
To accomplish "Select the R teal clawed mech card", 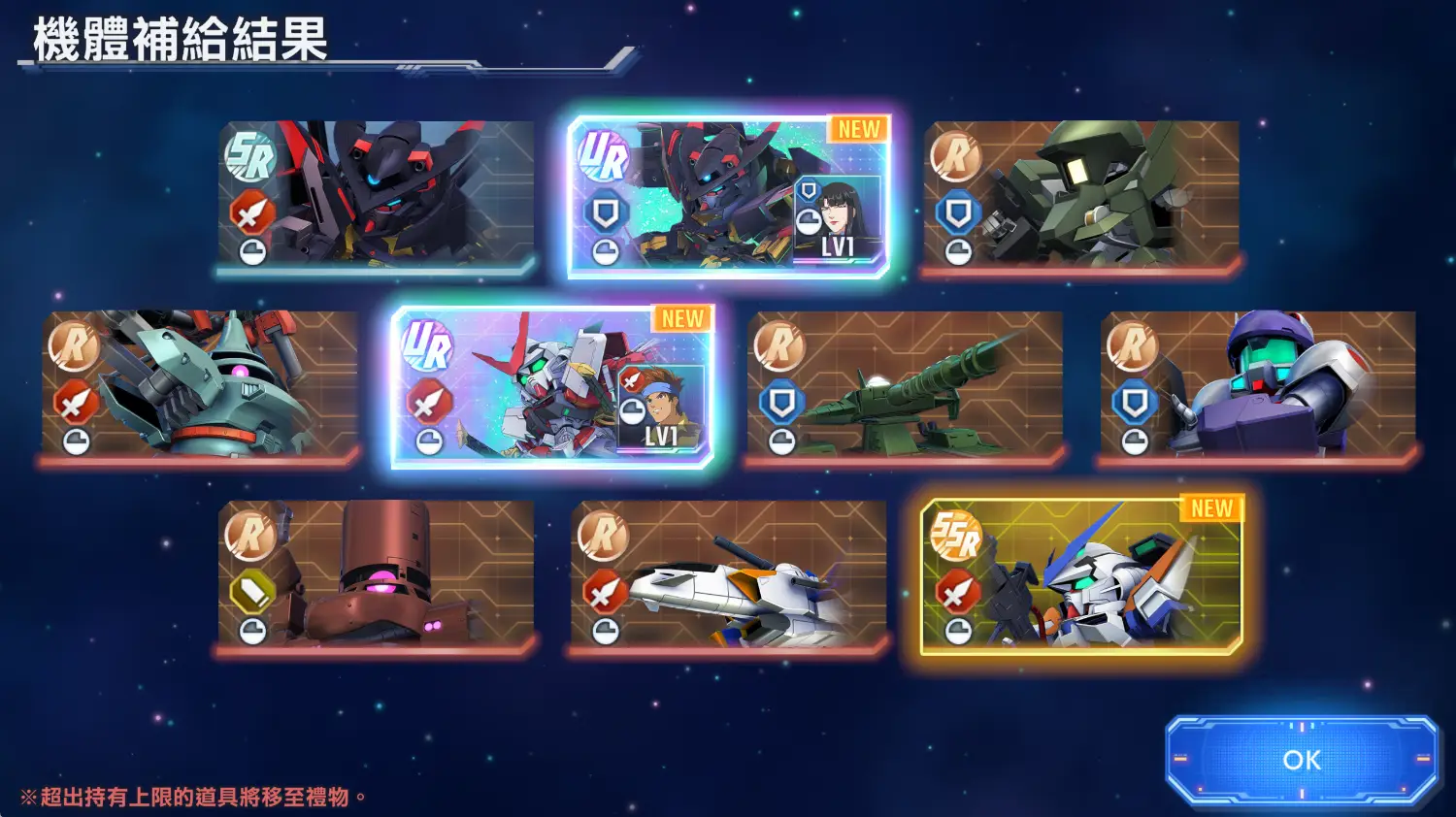I will pyautogui.click(x=199, y=385).
